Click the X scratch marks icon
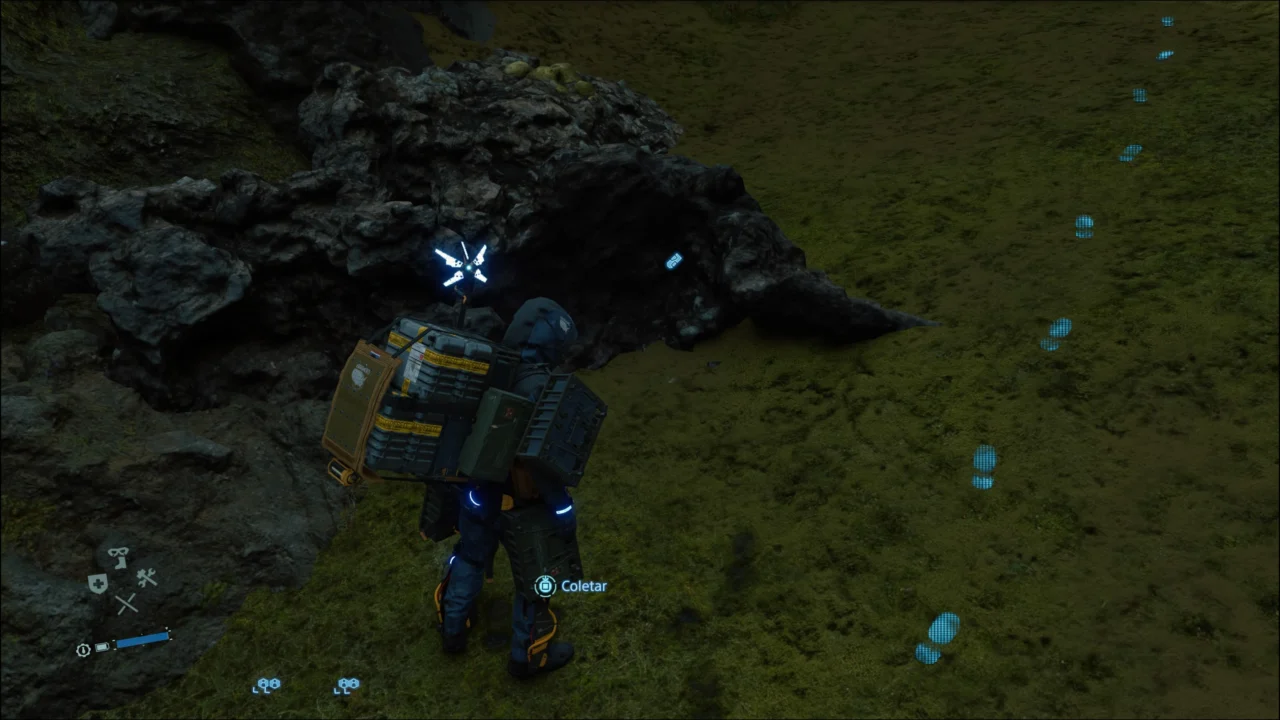The width and height of the screenshot is (1280, 720). click(x=125, y=603)
